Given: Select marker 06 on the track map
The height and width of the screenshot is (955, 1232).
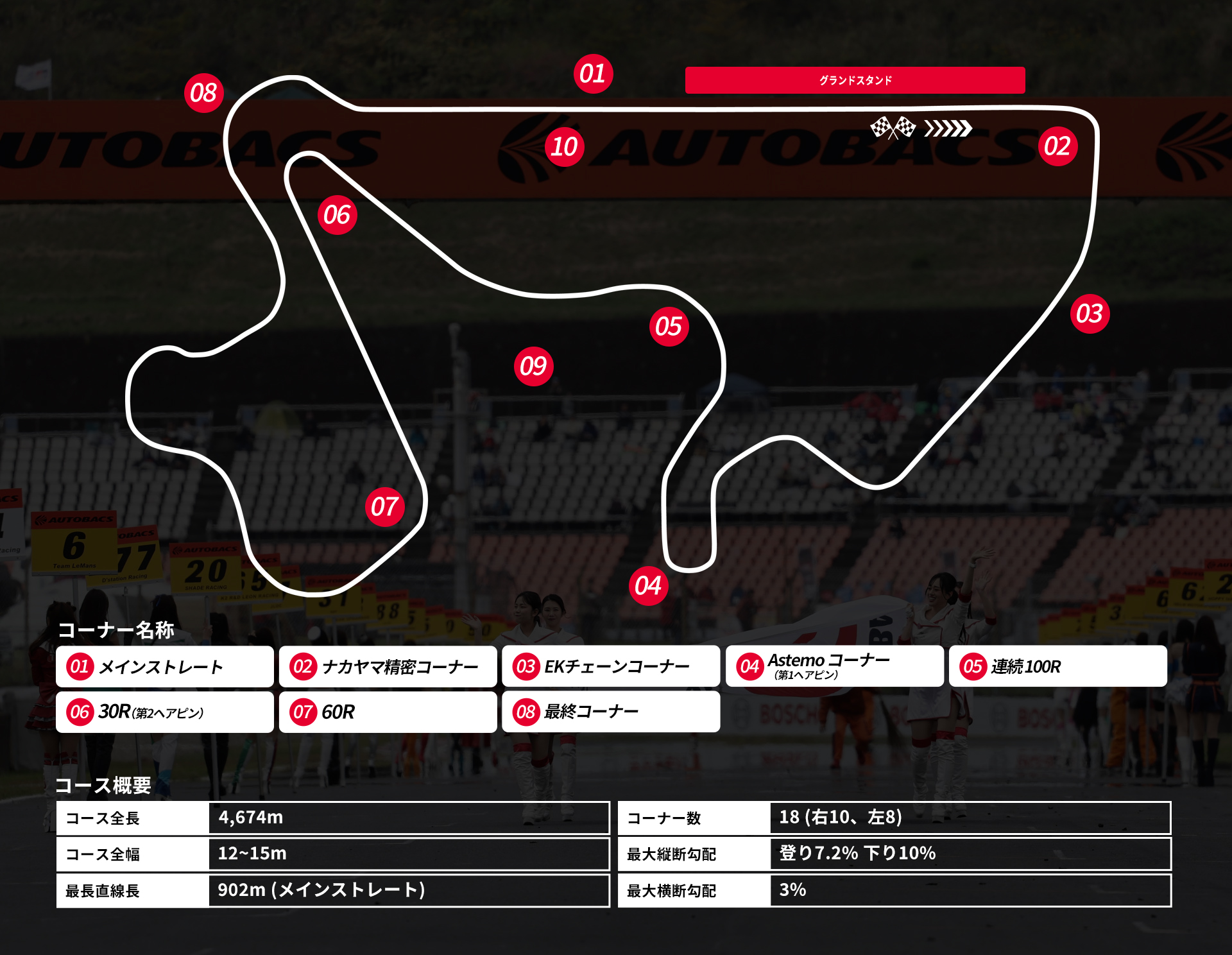Looking at the screenshot, I should (337, 215).
